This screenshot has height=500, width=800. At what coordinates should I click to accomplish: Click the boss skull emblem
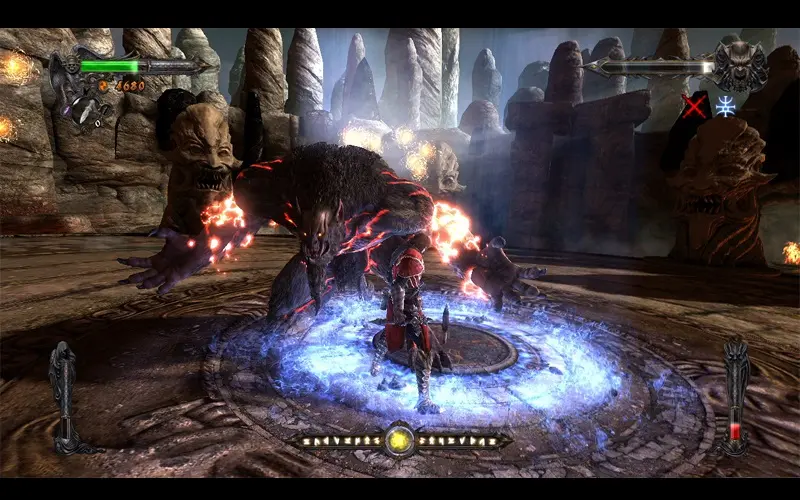pyautogui.click(x=740, y=66)
